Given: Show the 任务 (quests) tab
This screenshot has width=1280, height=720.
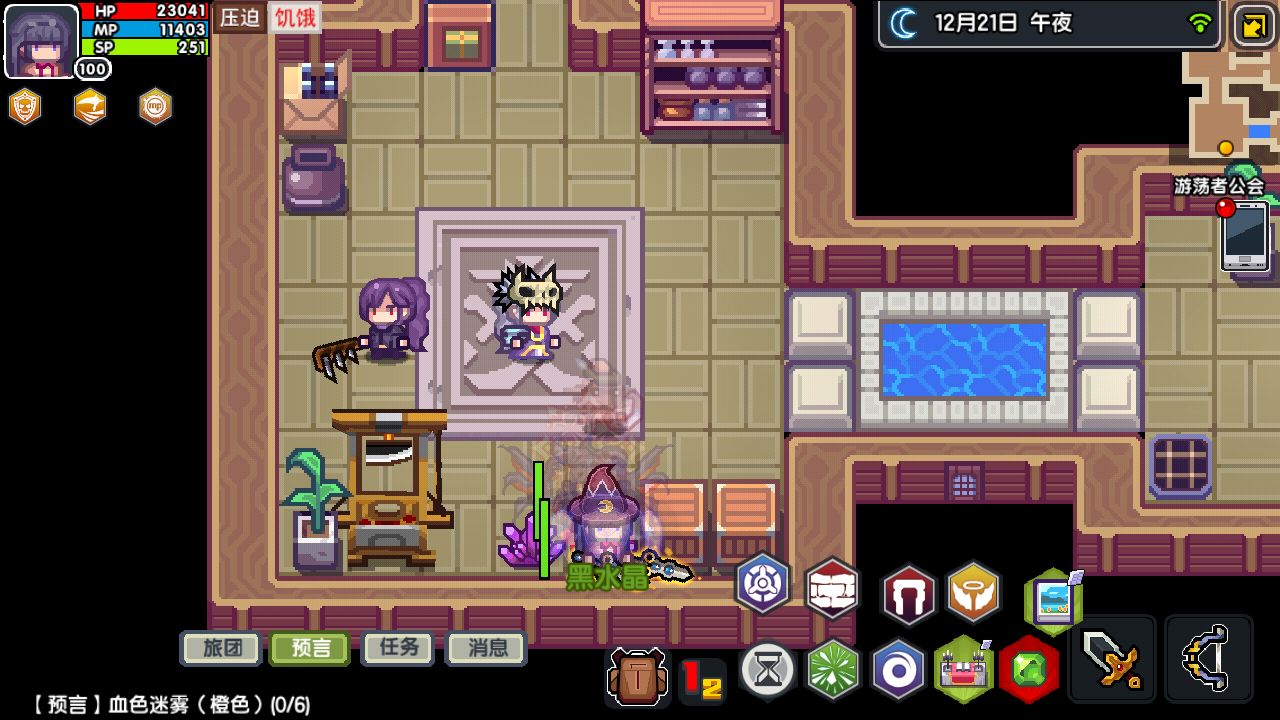Looking at the screenshot, I should (x=398, y=648).
